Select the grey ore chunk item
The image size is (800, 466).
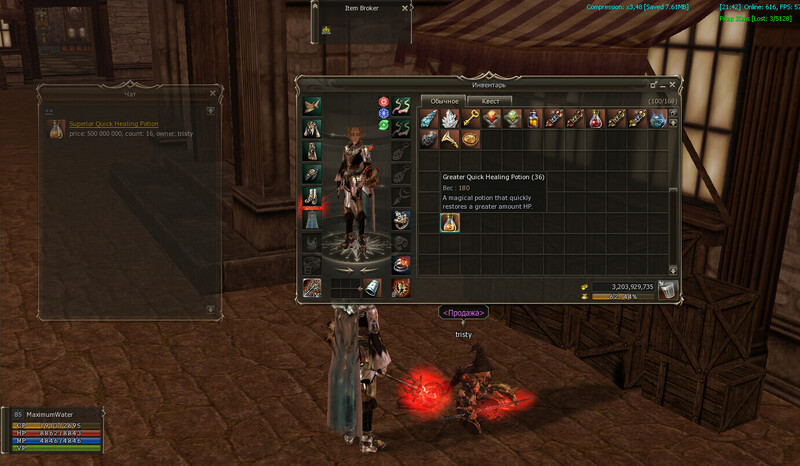click(x=429, y=139)
